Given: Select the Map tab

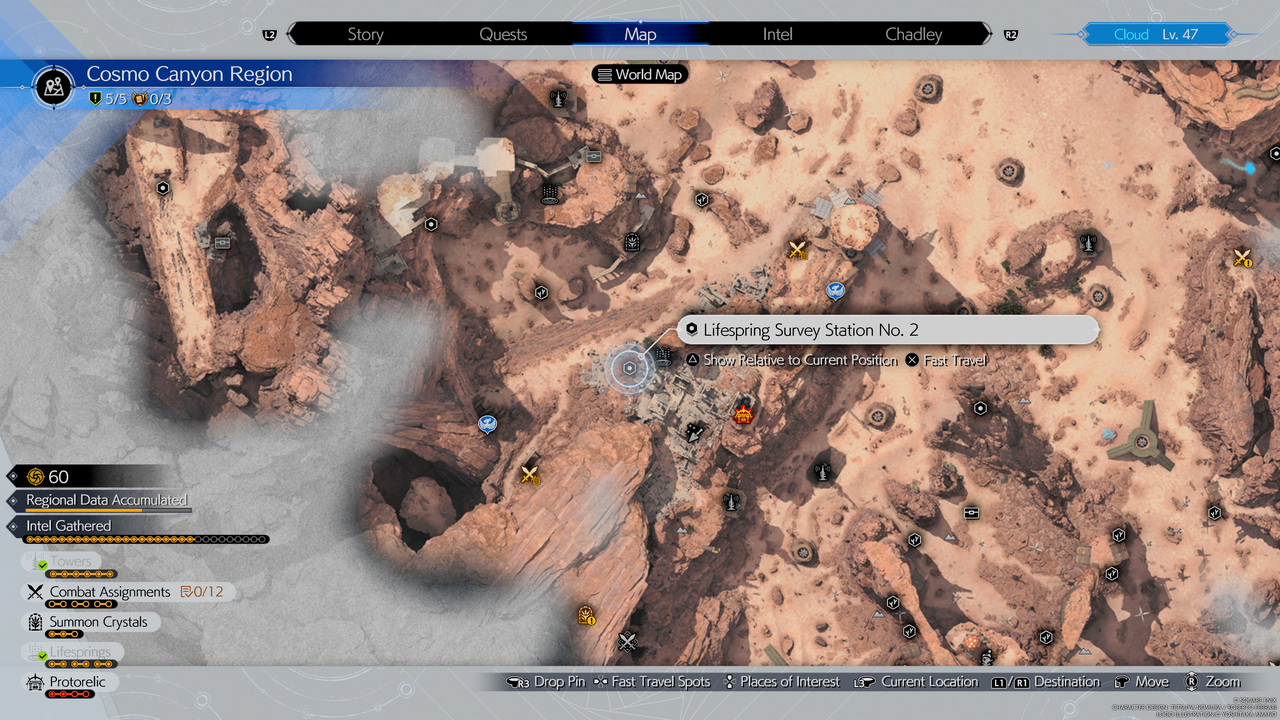Looking at the screenshot, I should (x=640, y=34).
